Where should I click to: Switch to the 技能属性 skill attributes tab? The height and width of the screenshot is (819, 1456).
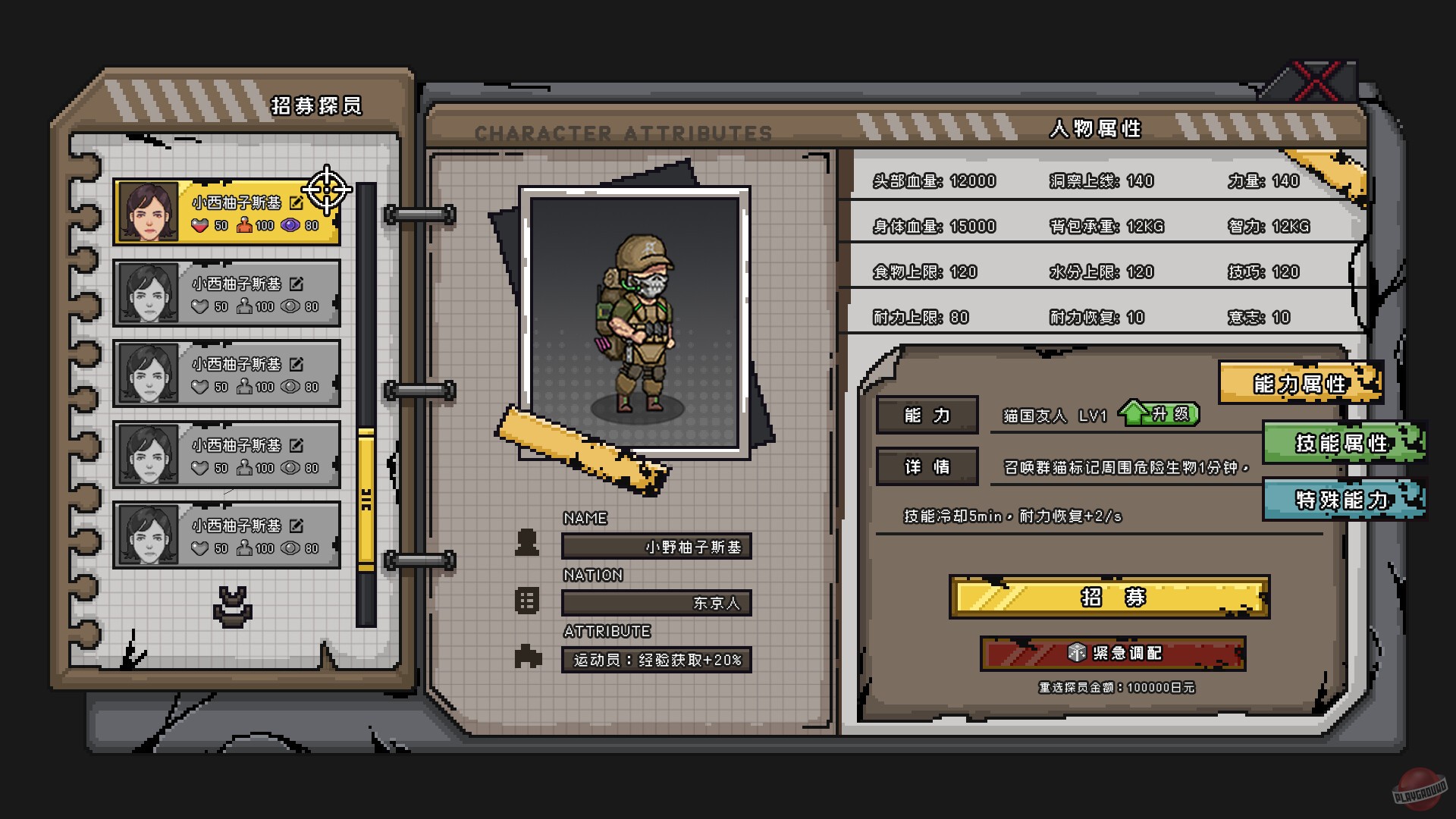[1341, 444]
